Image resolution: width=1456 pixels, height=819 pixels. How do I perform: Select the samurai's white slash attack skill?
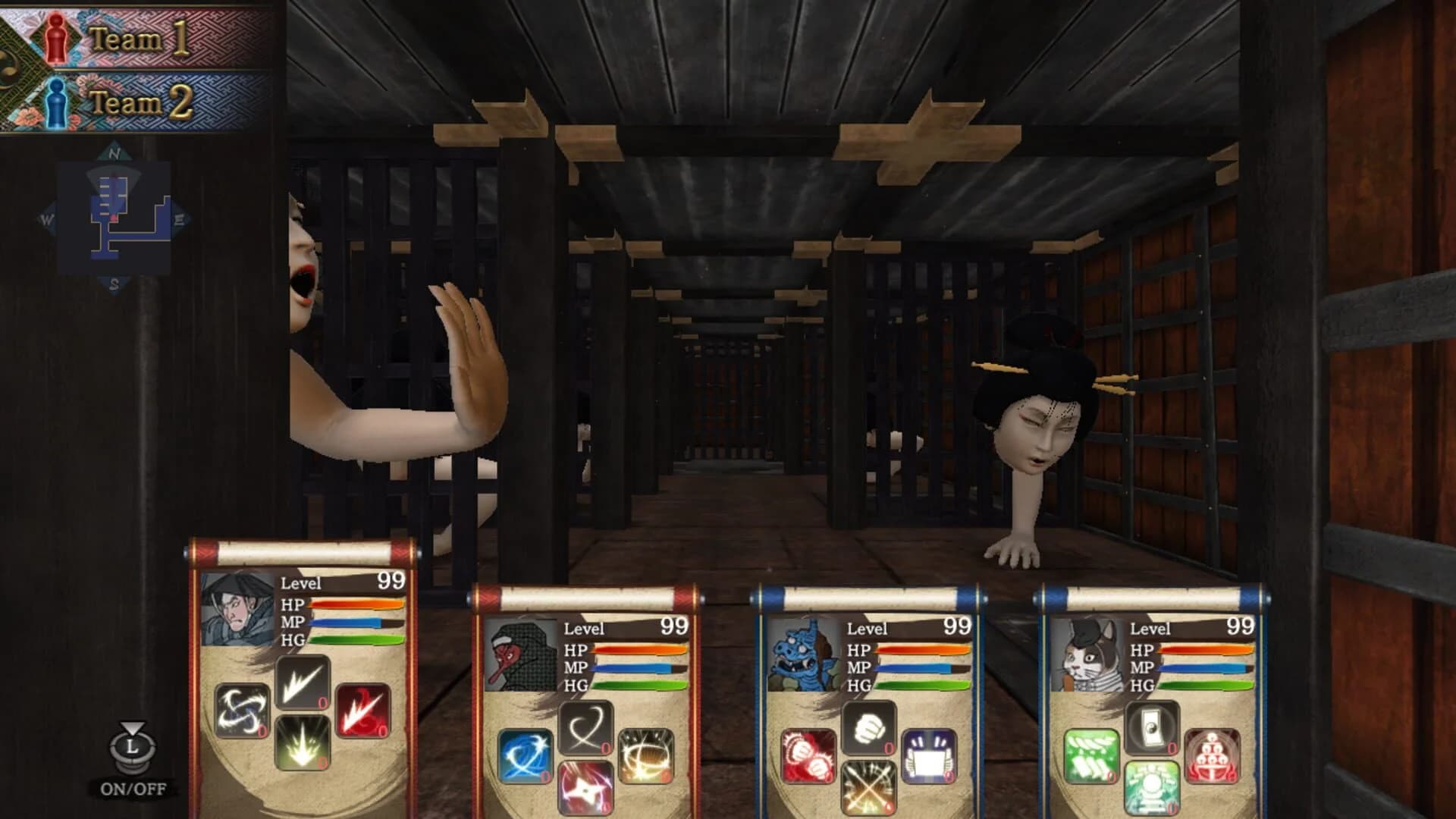305,684
